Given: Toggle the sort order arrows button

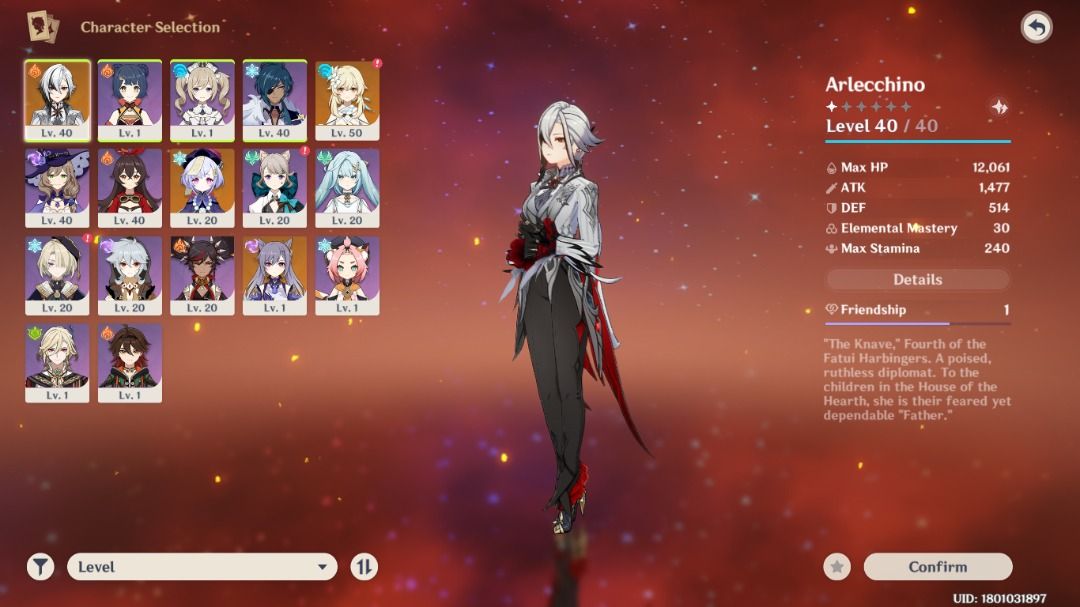Looking at the screenshot, I should [364, 567].
